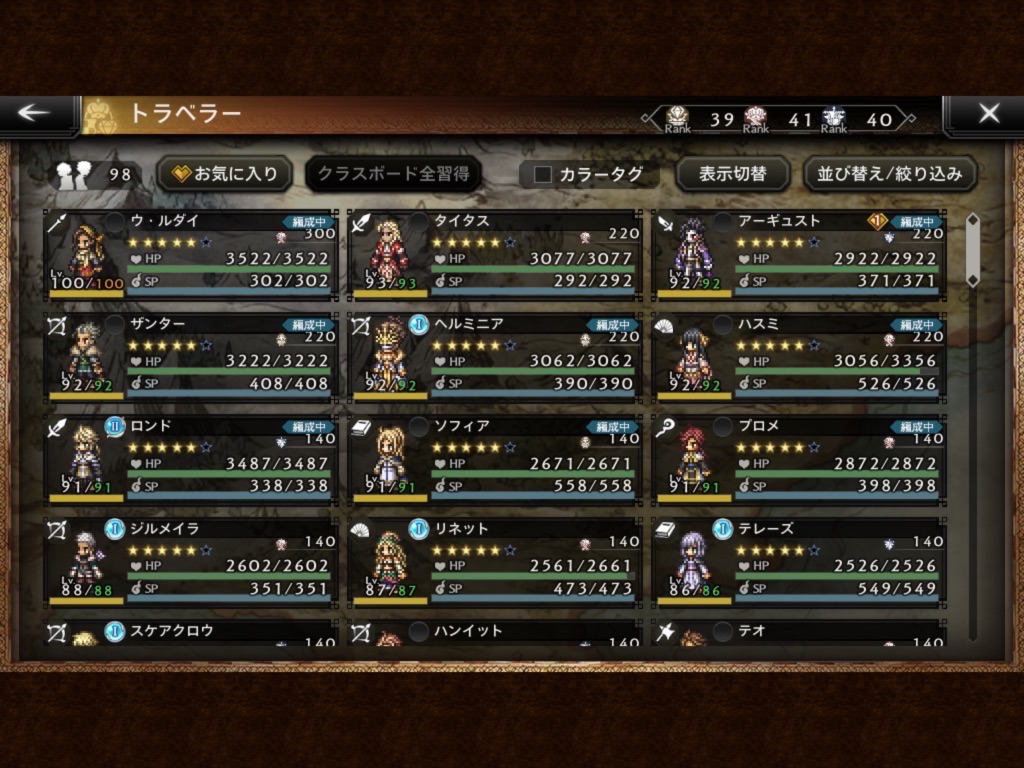Choose the リネット traveler card

[x=495, y=561]
